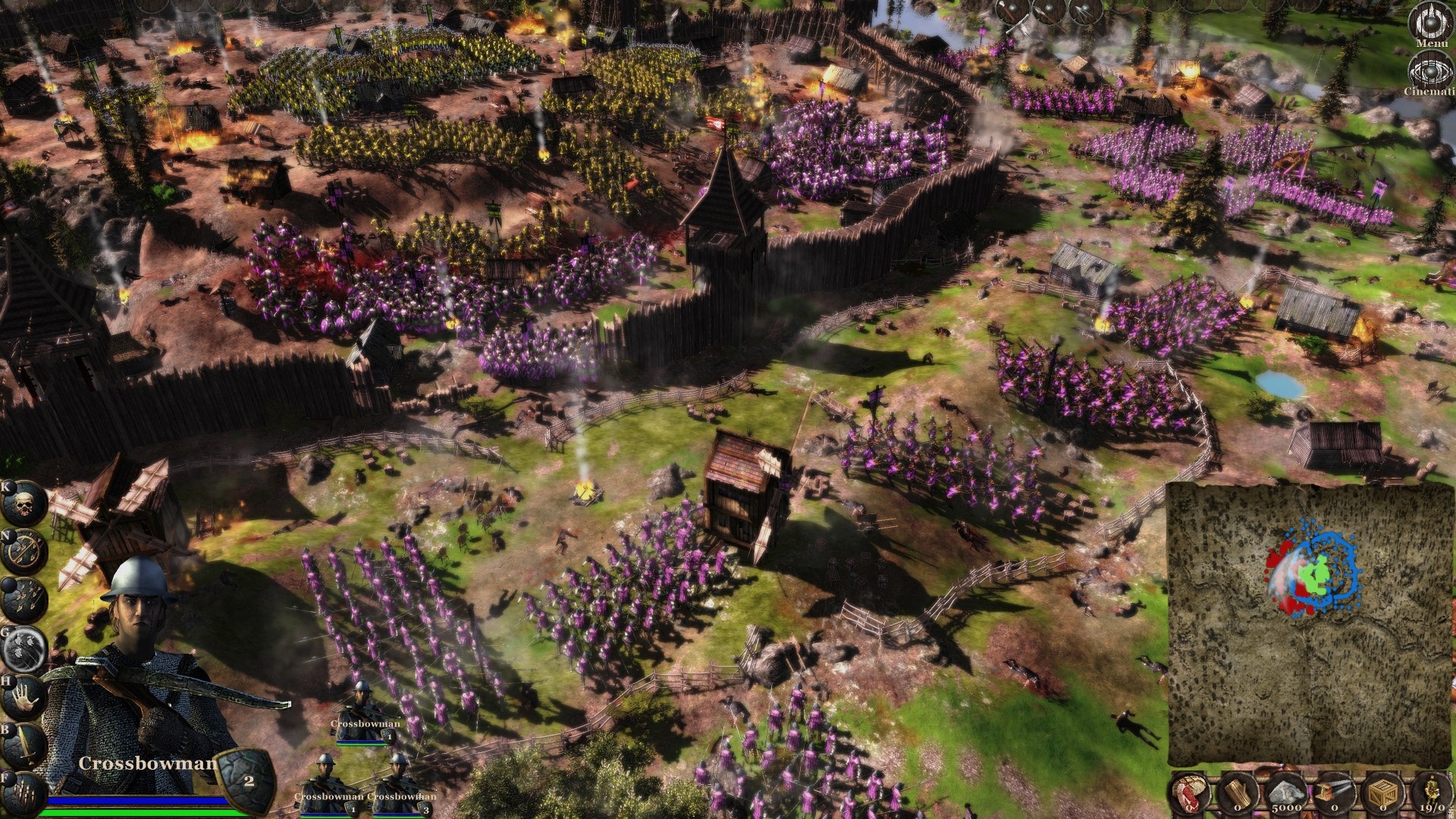This screenshot has height=819, width=1456.
Task: Click the population counter showing 19/0
Action: click(1432, 791)
